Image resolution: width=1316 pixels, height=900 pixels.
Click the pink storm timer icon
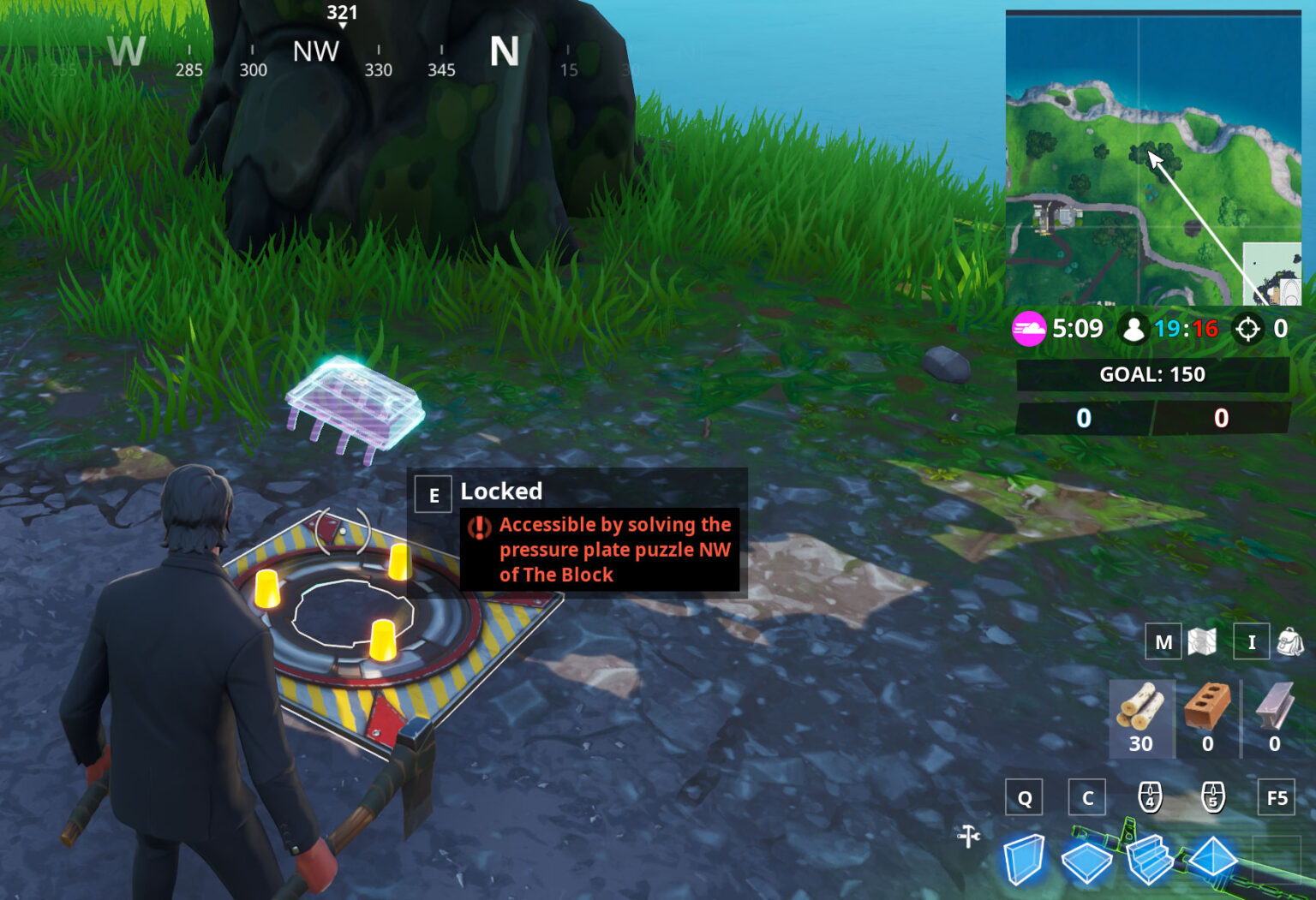(x=1029, y=328)
